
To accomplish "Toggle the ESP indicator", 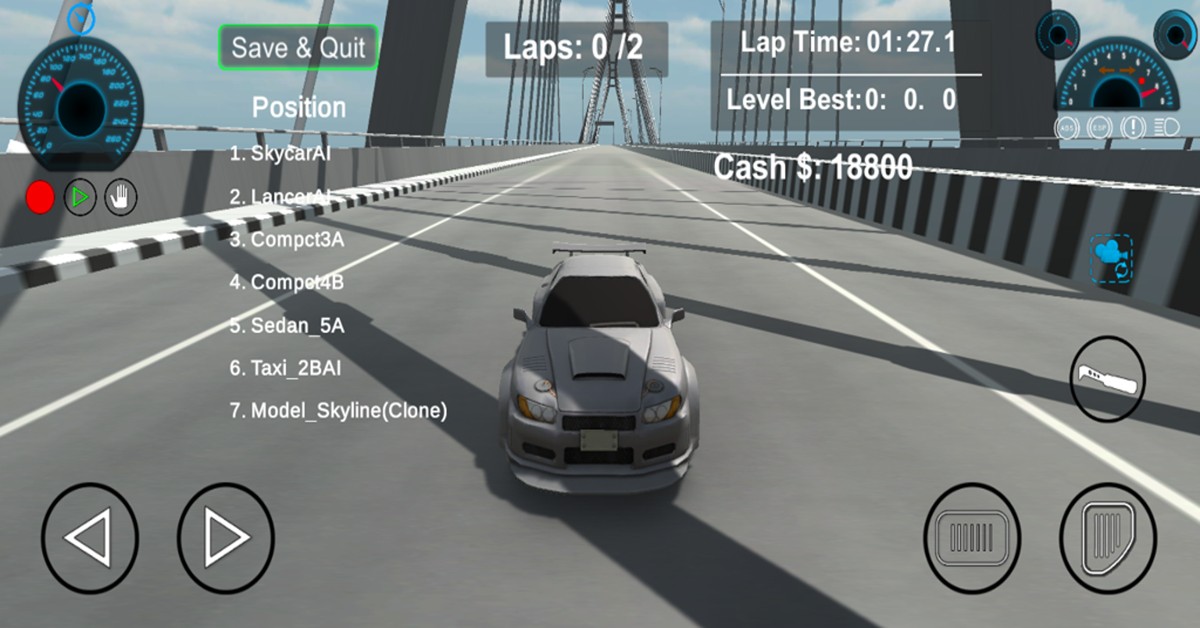I will click(x=1100, y=127).
